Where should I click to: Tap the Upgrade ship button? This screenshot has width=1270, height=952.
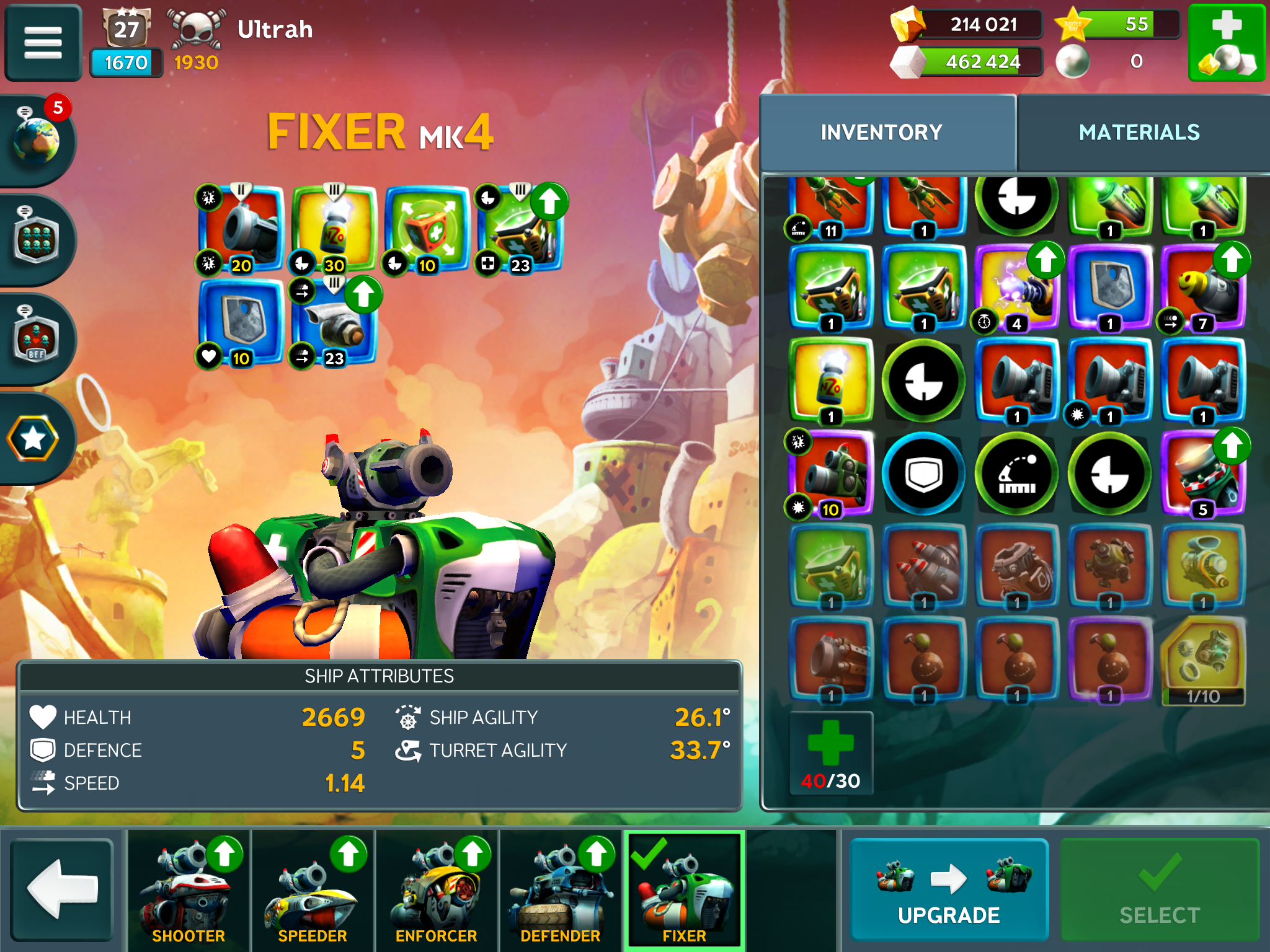pos(948,888)
